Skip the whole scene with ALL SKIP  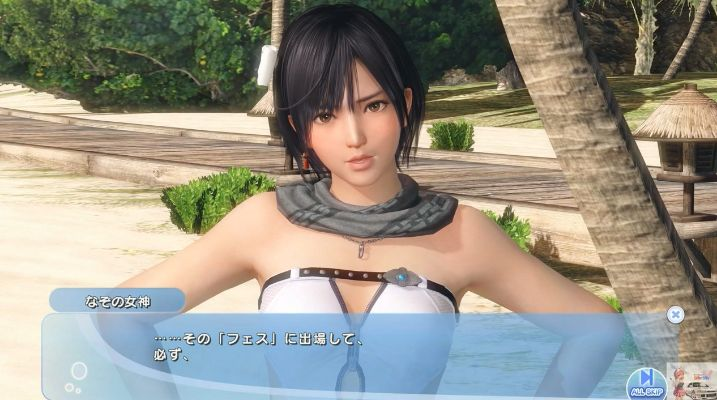(647, 381)
